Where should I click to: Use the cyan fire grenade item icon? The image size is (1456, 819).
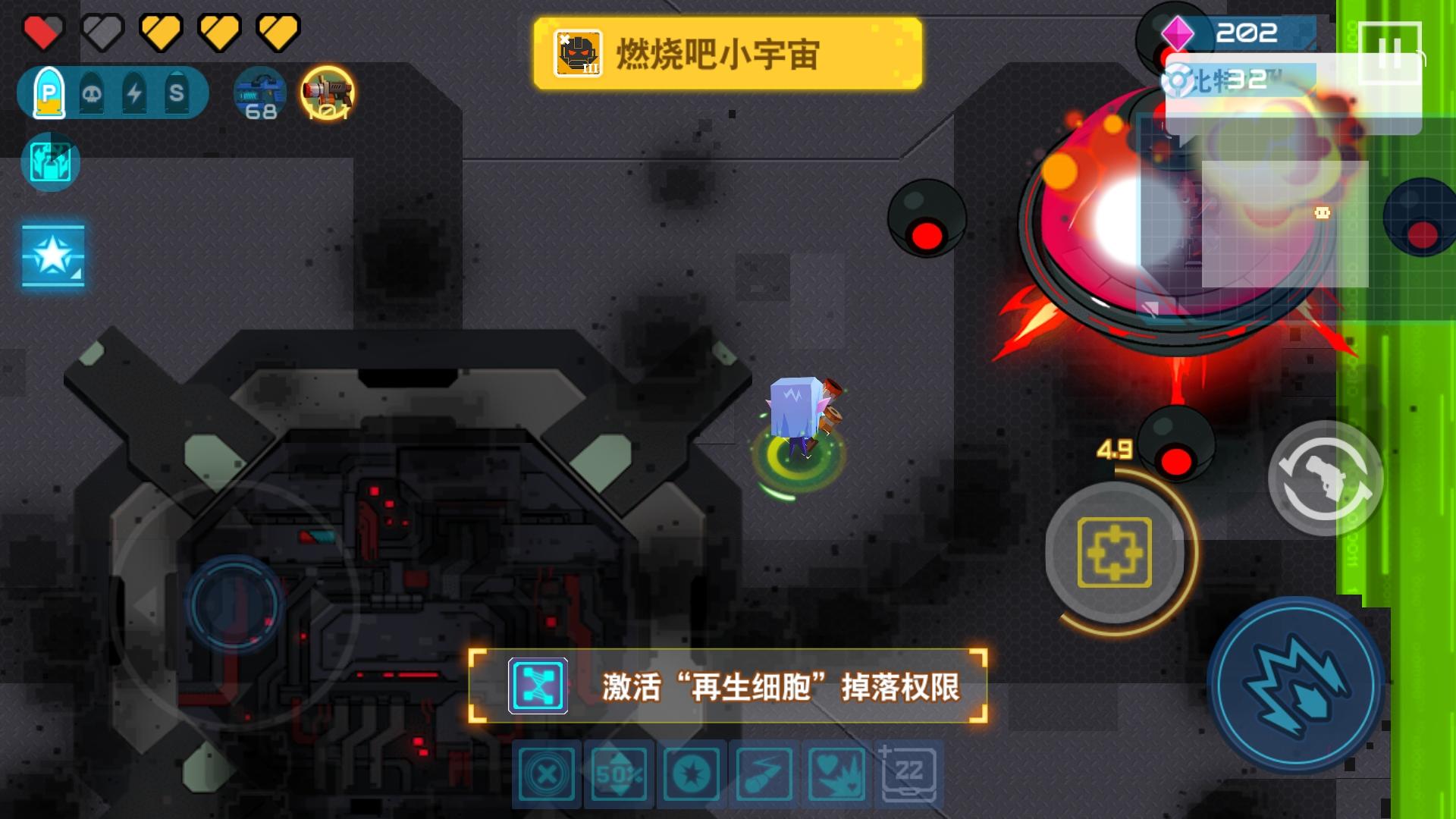(x=49, y=162)
